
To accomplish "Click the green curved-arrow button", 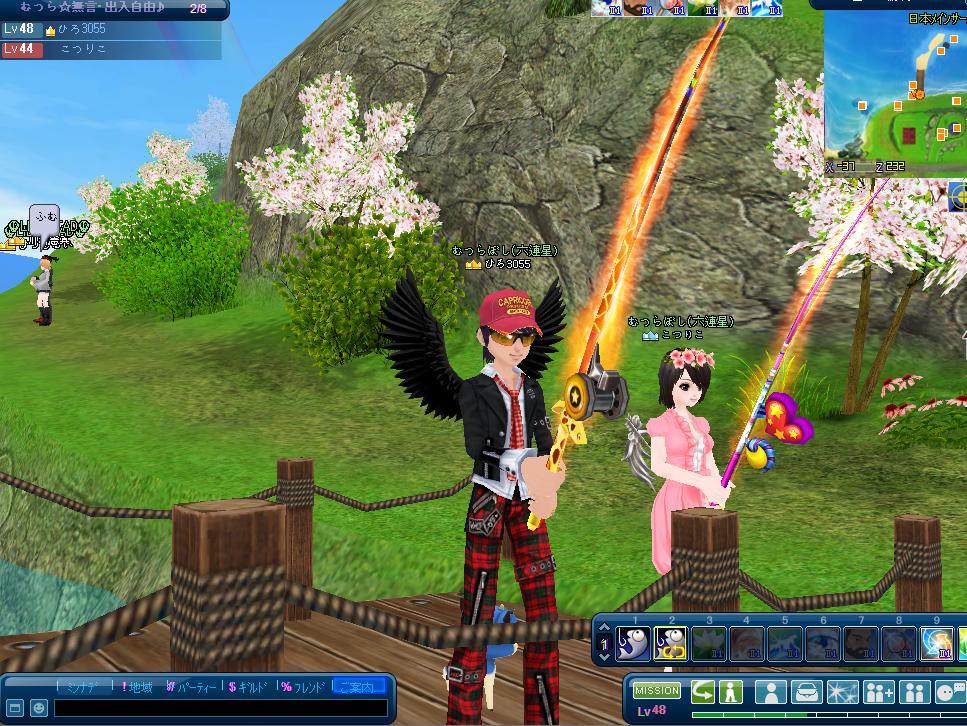I will 703,692.
